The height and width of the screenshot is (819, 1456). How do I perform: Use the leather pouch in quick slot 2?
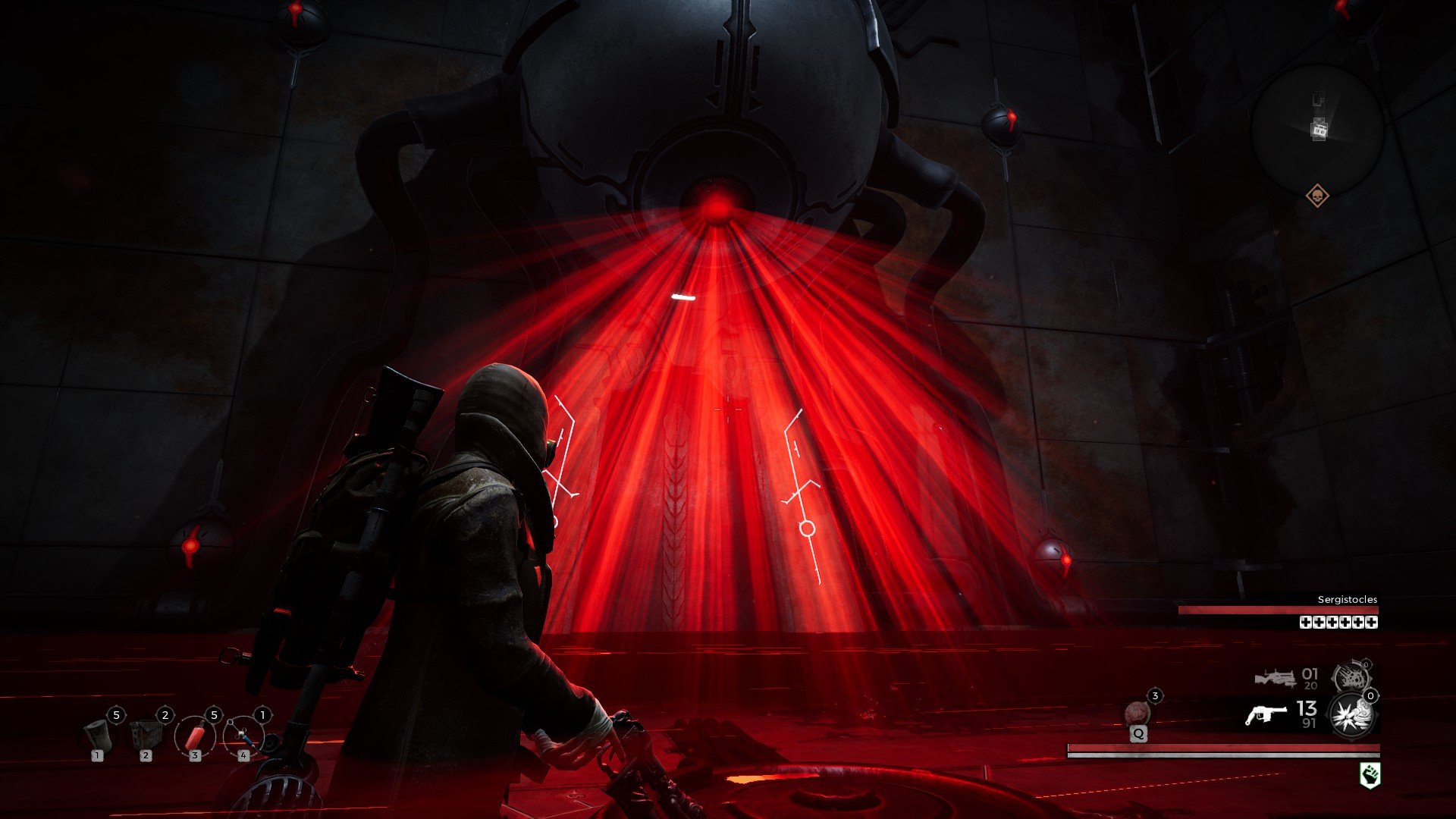(x=146, y=736)
